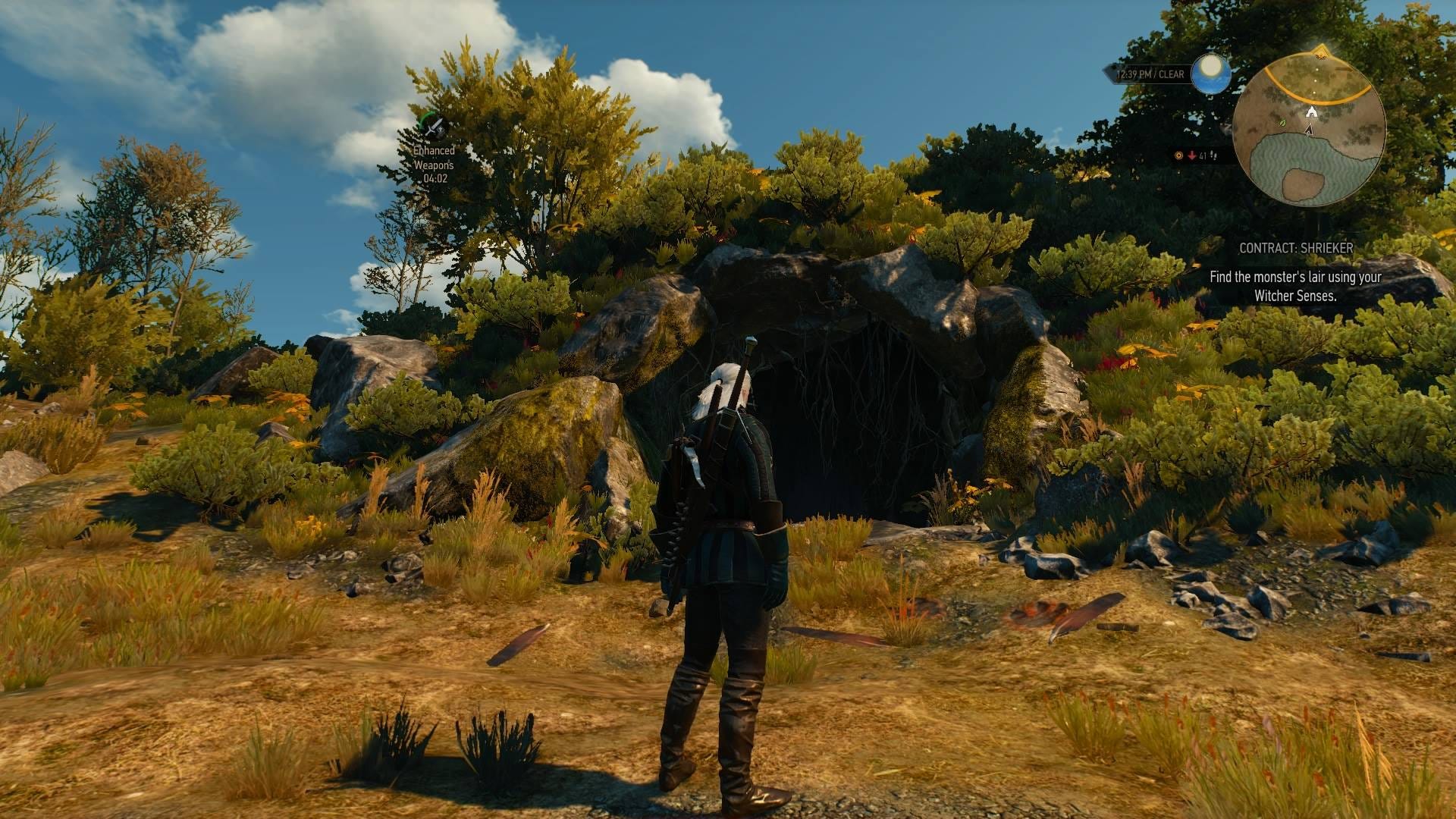The height and width of the screenshot is (819, 1456).
Task: Click the moon phase icon beside the clock
Action: 1211,74
